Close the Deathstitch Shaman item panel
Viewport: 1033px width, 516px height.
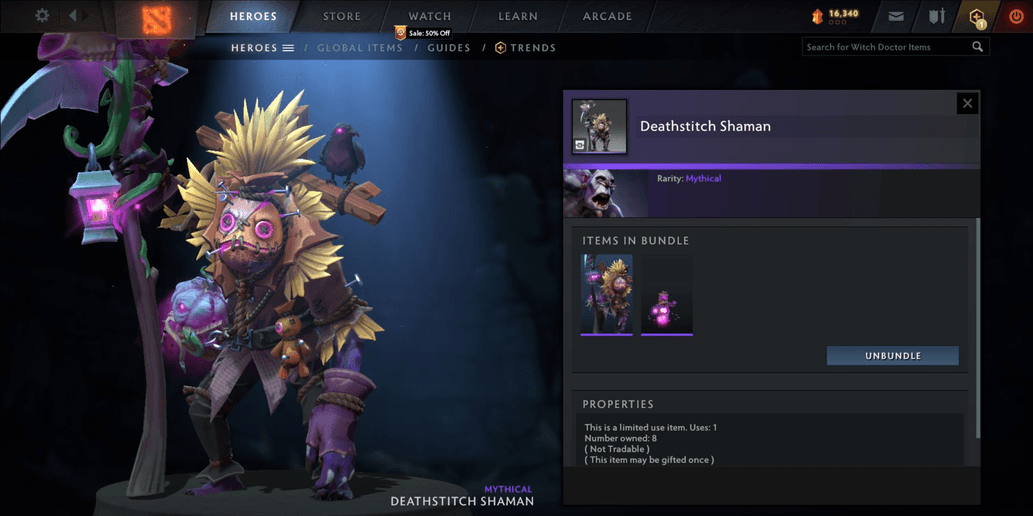[967, 103]
